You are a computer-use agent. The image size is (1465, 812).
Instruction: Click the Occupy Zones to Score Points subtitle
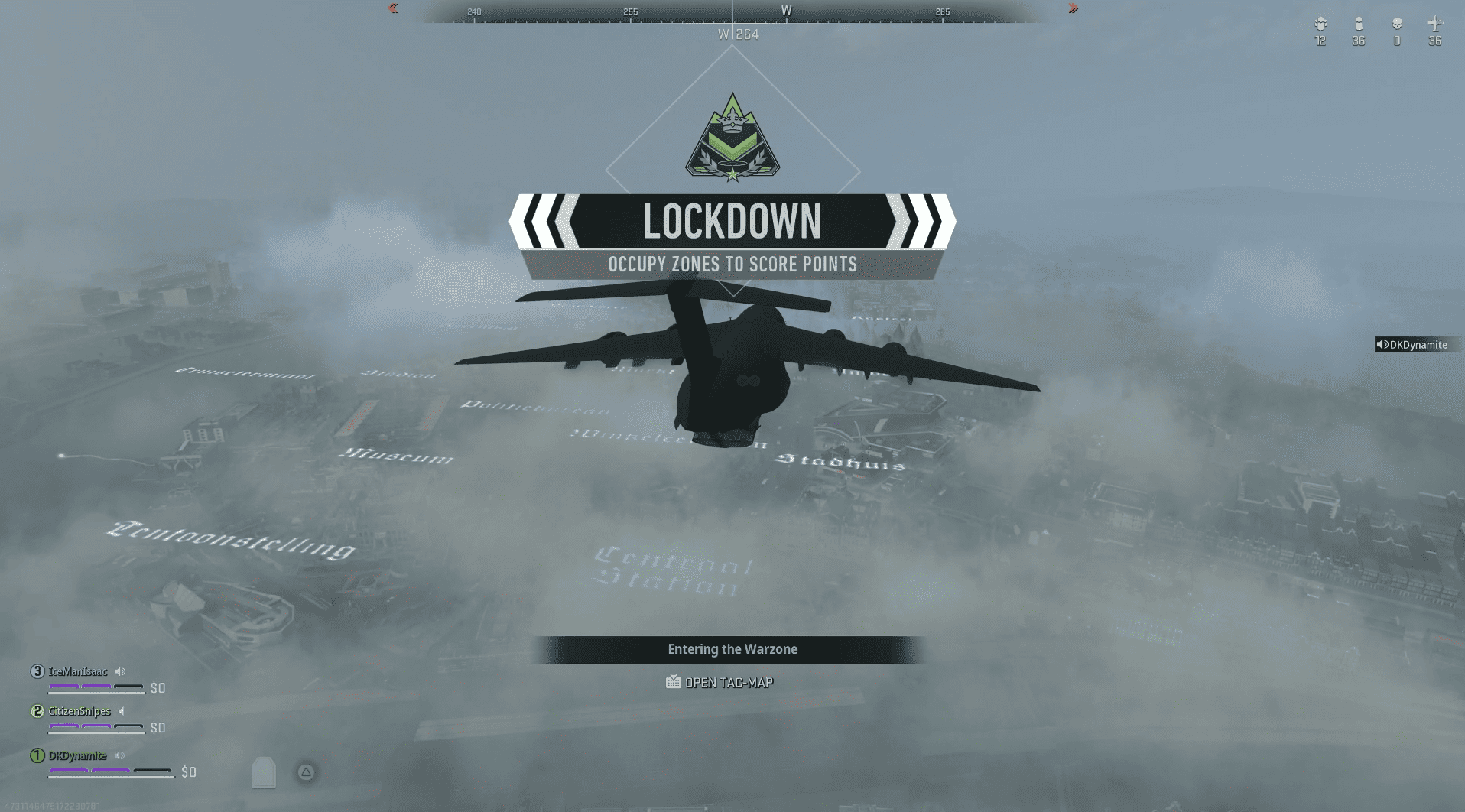pos(732,265)
